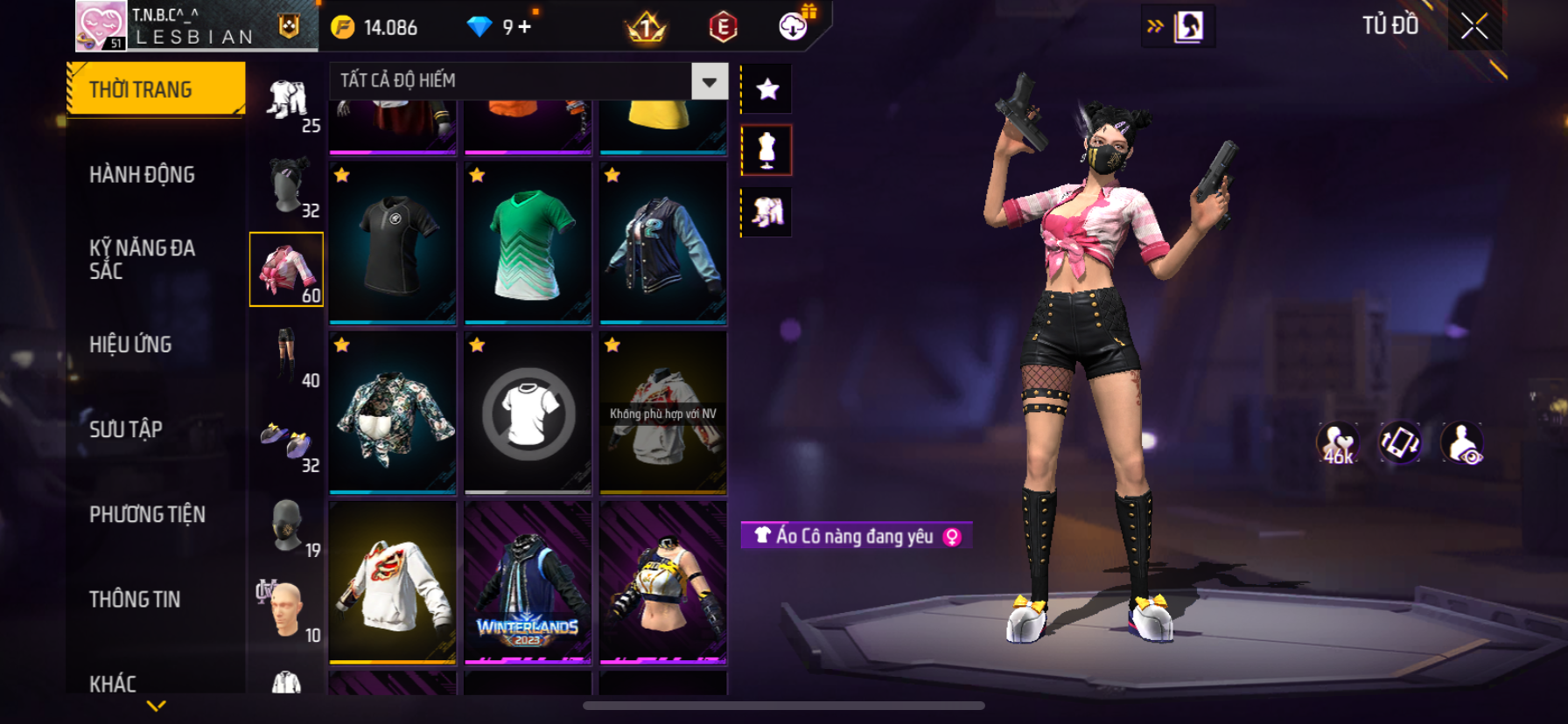The image size is (1568, 724).
Task: Open the shoes category
Action: point(287,442)
